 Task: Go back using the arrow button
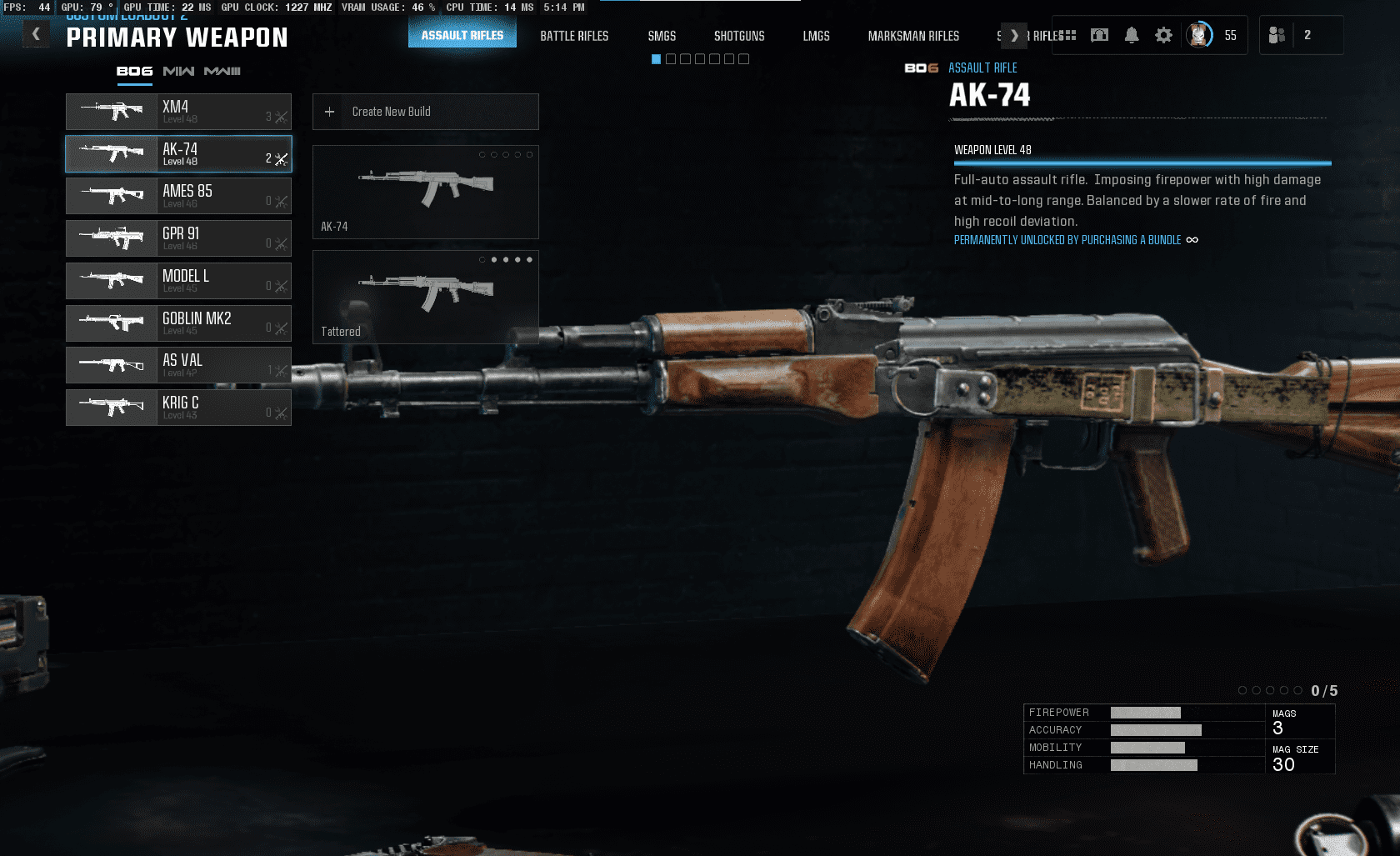36,34
